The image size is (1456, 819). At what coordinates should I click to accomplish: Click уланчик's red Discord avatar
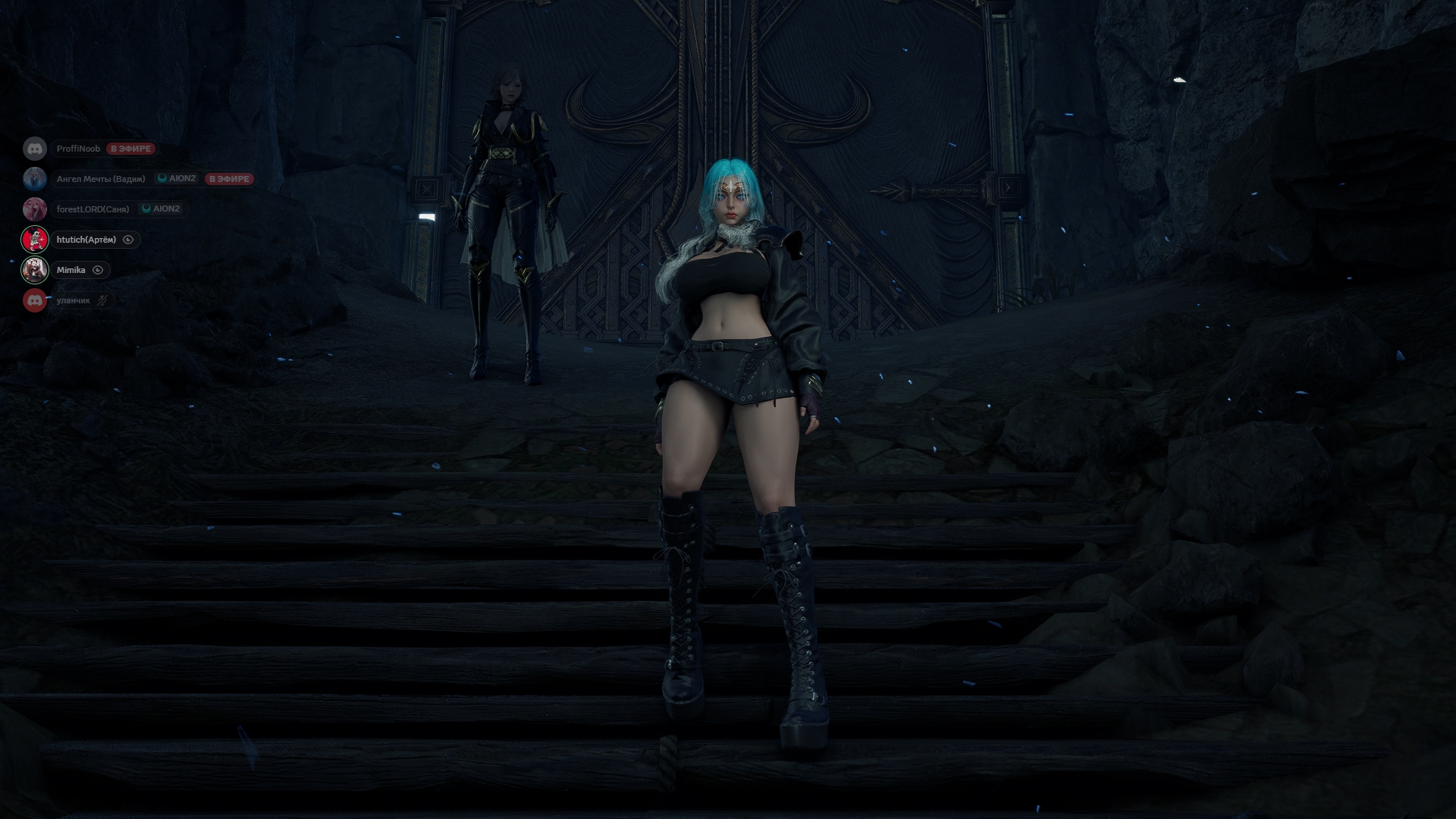(35, 300)
